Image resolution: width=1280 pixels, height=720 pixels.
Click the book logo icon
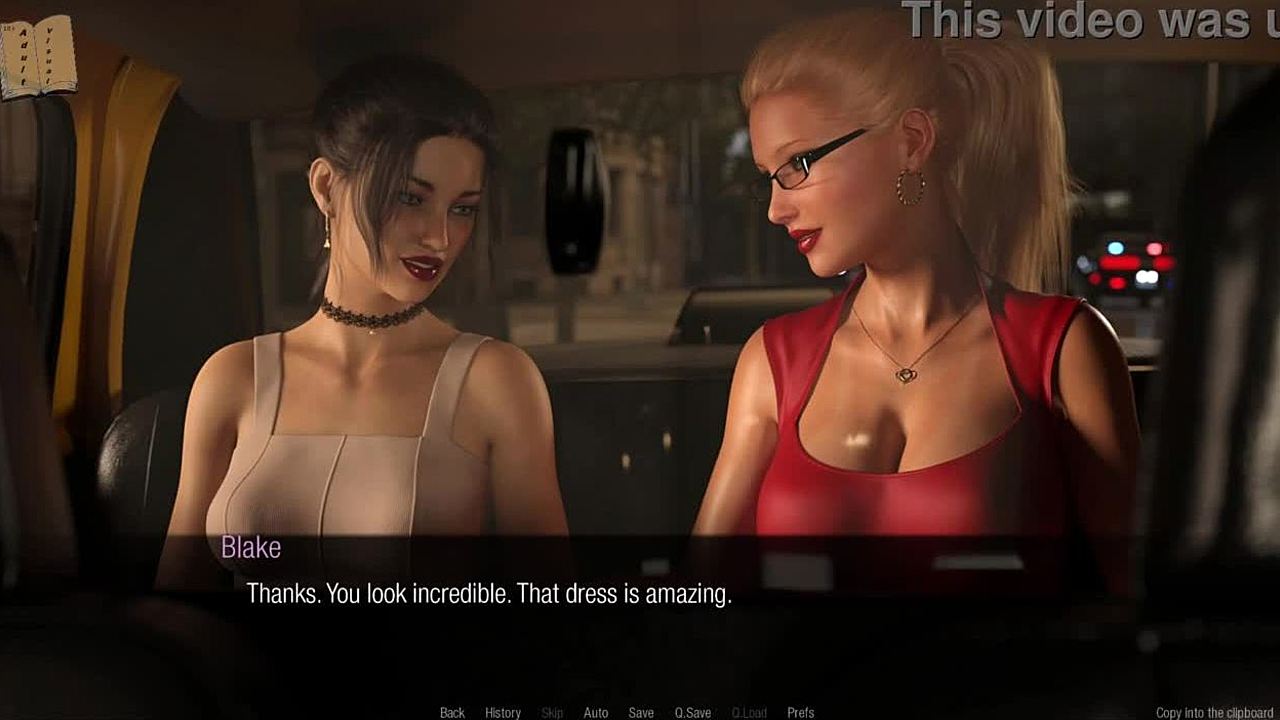coord(38,57)
